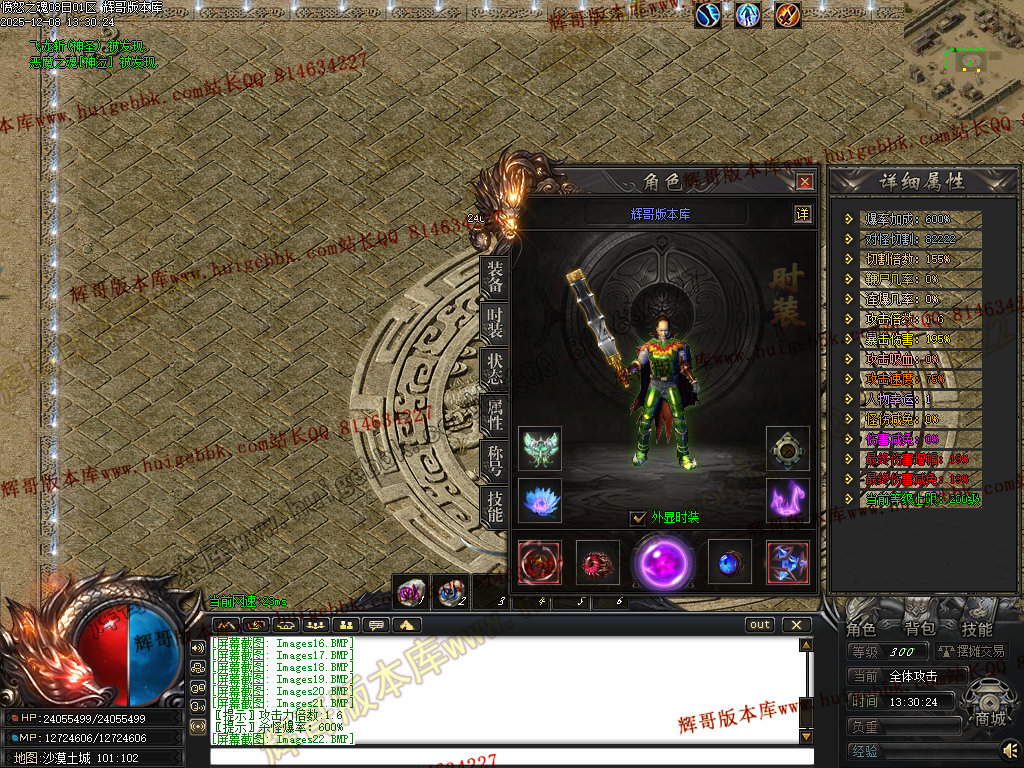Select the blue lotus fashion slot

coord(540,500)
